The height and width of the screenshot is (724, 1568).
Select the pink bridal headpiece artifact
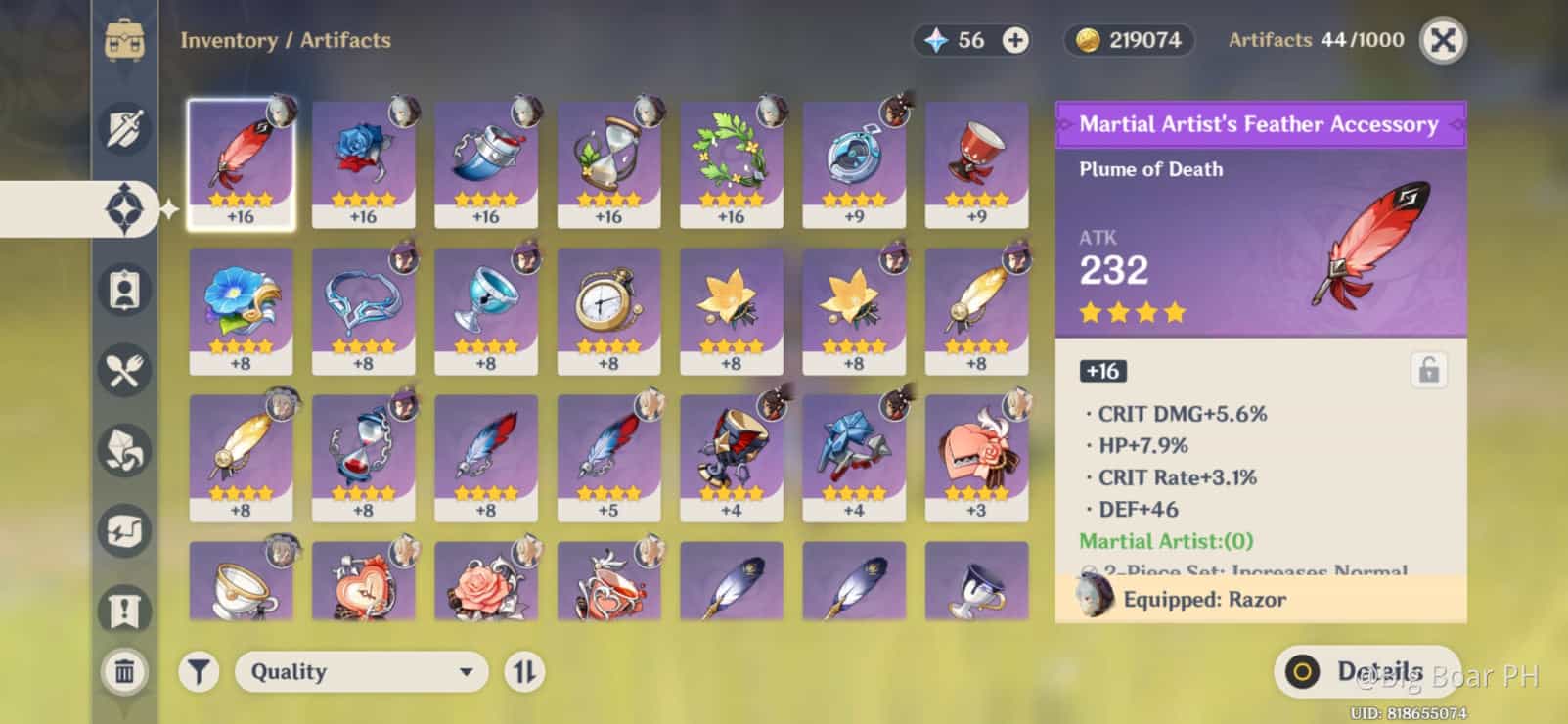(x=976, y=457)
